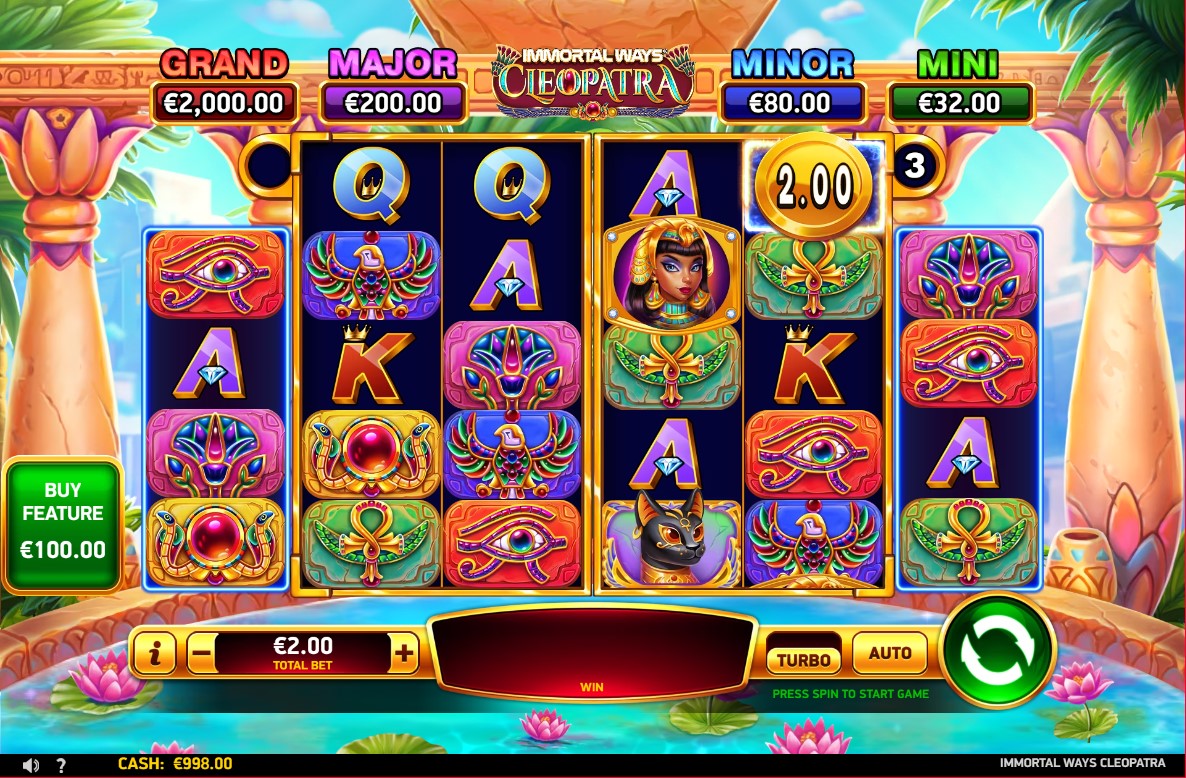Decrease the total bet with minus
This screenshot has height=778, width=1186.
[201, 654]
